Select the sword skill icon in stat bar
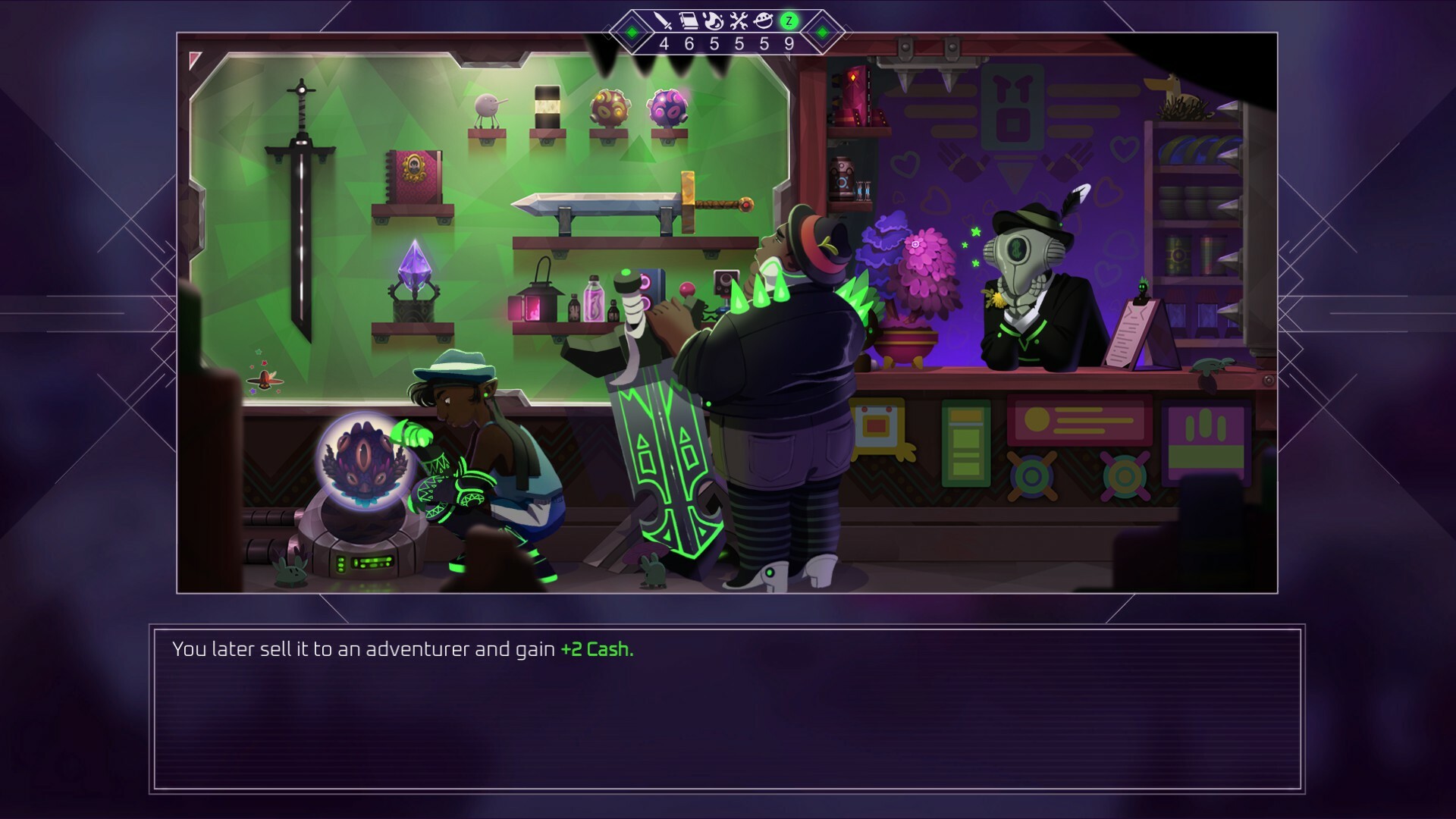Image resolution: width=1456 pixels, height=819 pixels. pyautogui.click(x=663, y=21)
